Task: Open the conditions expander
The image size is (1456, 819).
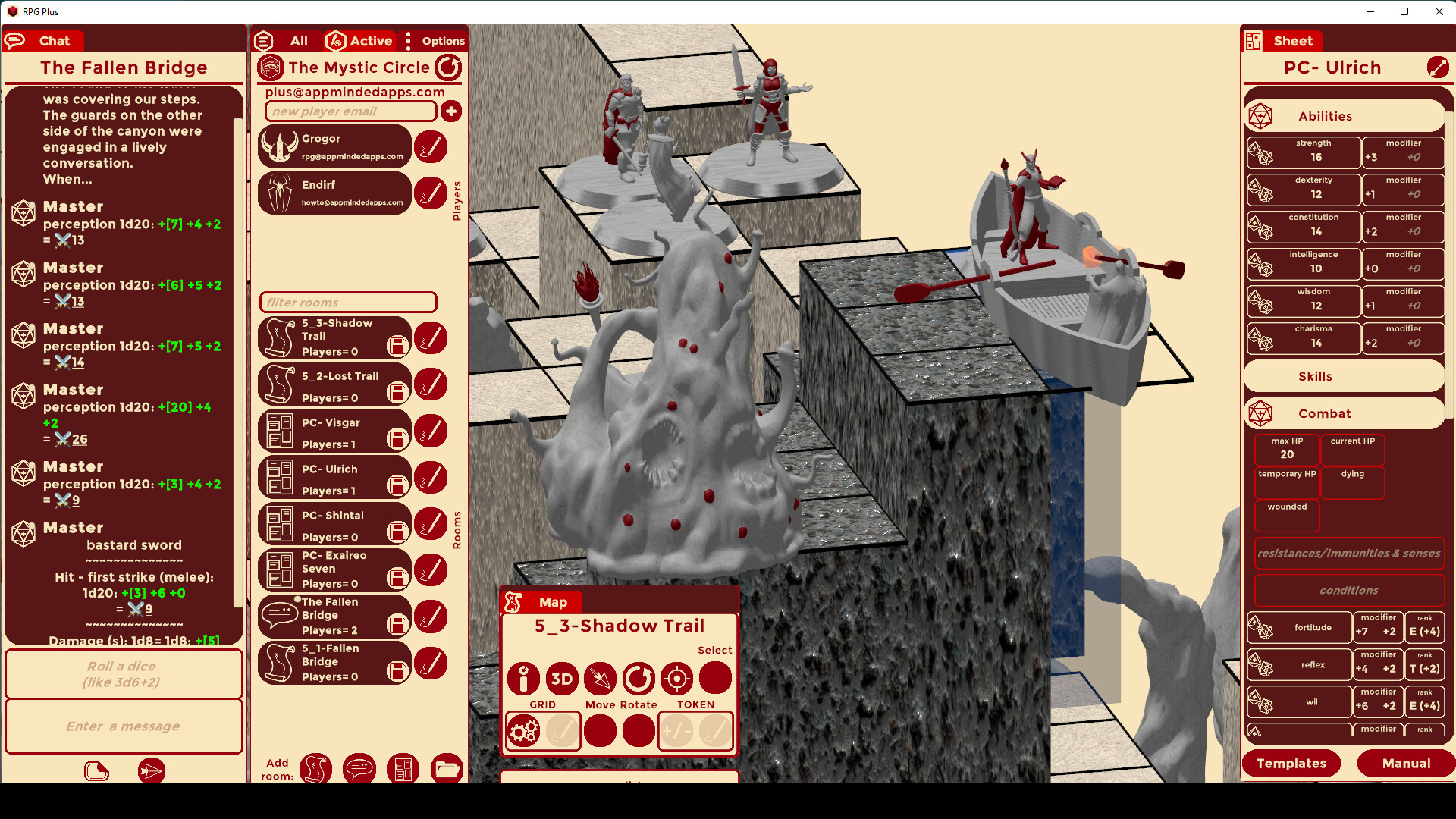Action: pyautogui.click(x=1349, y=590)
